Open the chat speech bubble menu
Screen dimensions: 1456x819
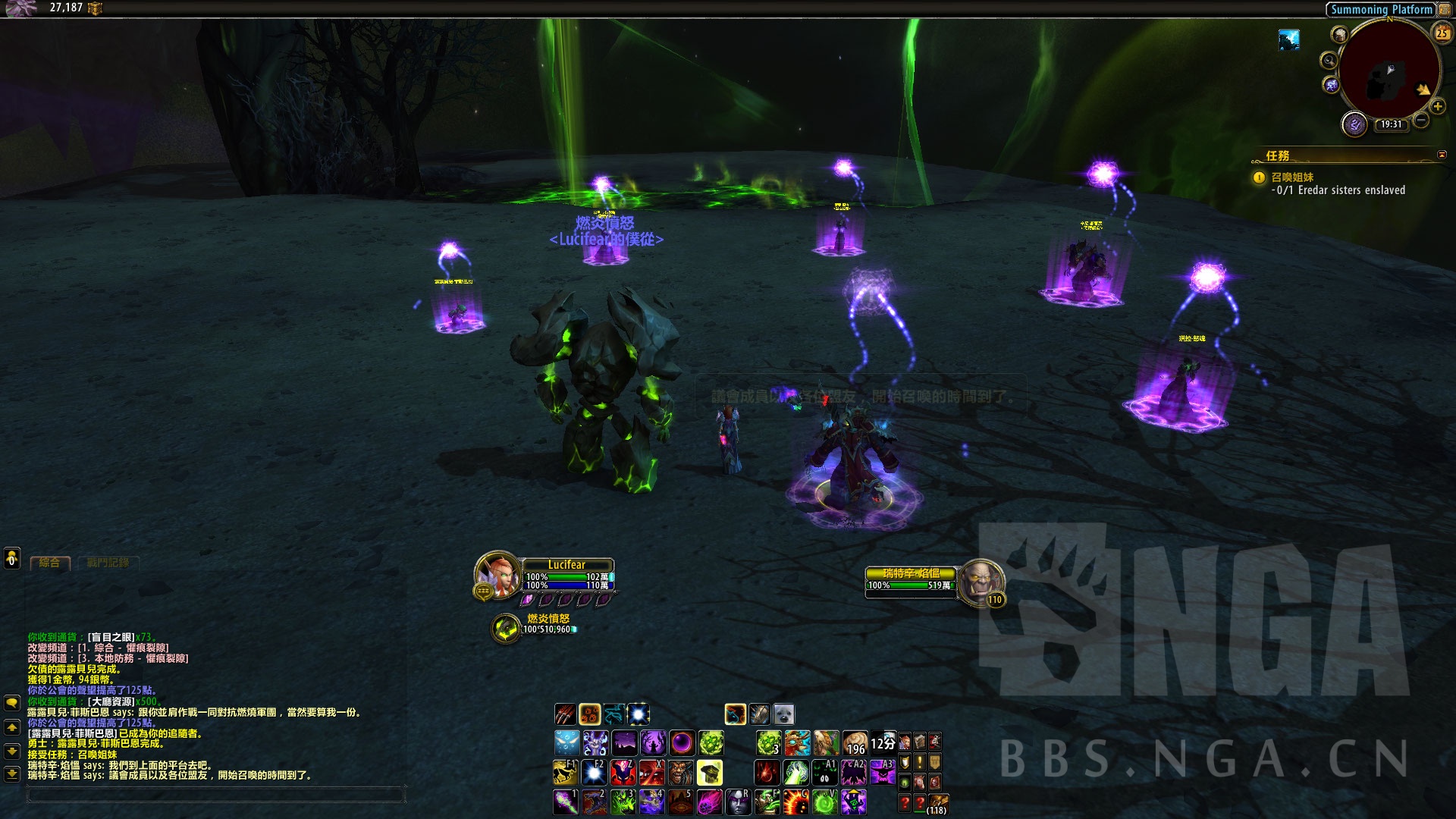pyautogui.click(x=12, y=703)
